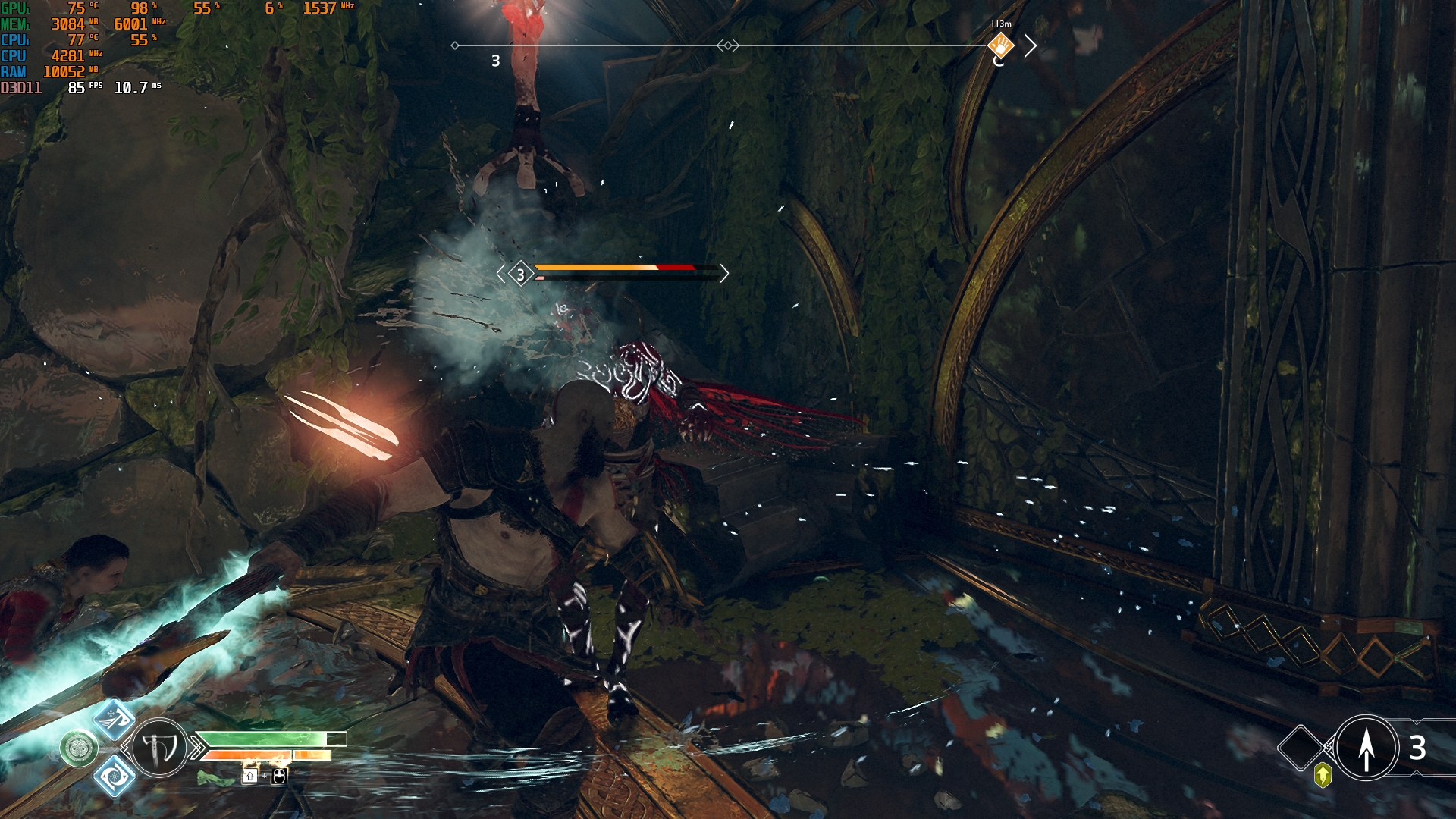
Task: Select the orange hand objective marker on compass
Action: 1001,45
